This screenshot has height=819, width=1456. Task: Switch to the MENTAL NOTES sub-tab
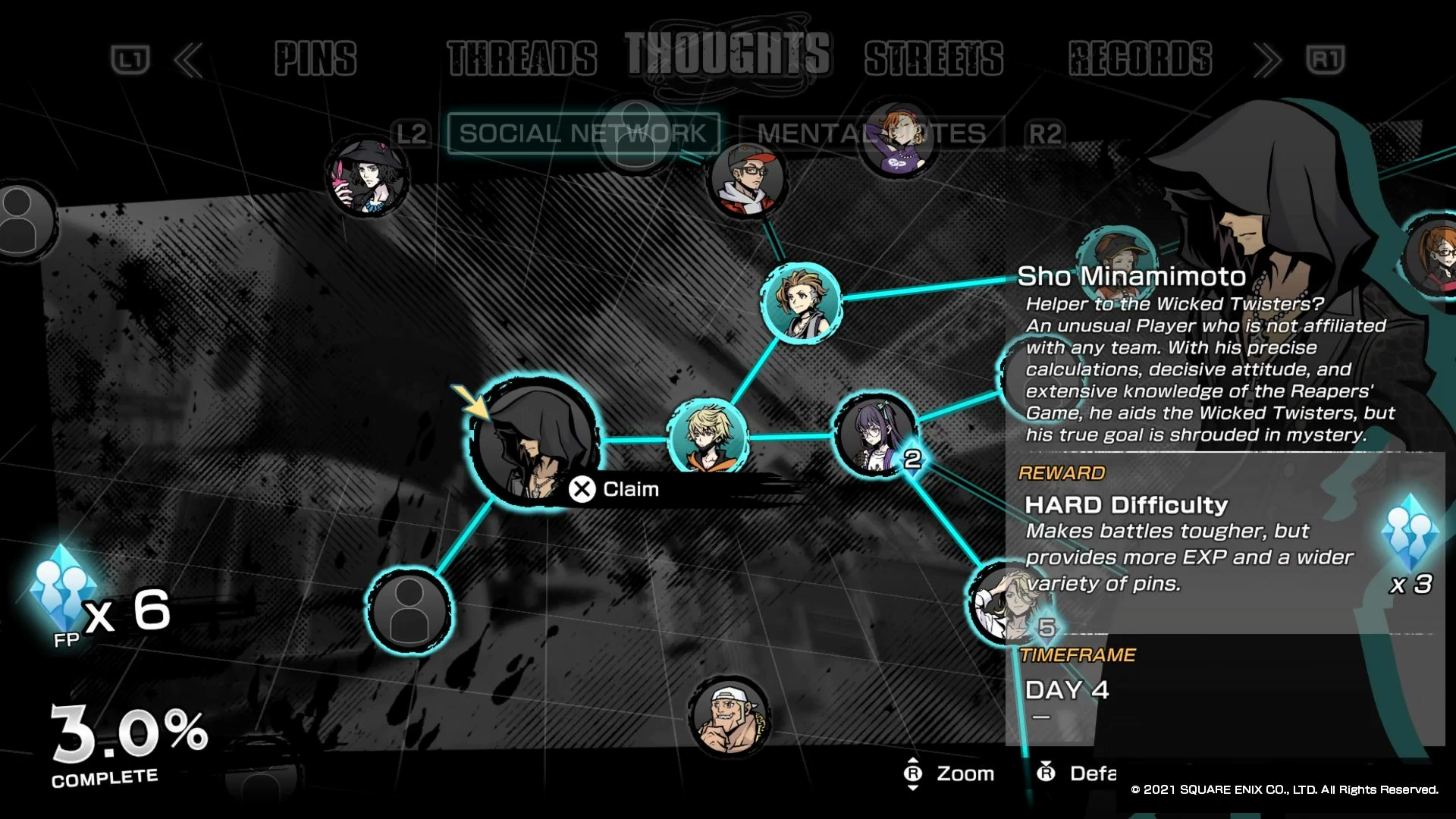tap(871, 133)
